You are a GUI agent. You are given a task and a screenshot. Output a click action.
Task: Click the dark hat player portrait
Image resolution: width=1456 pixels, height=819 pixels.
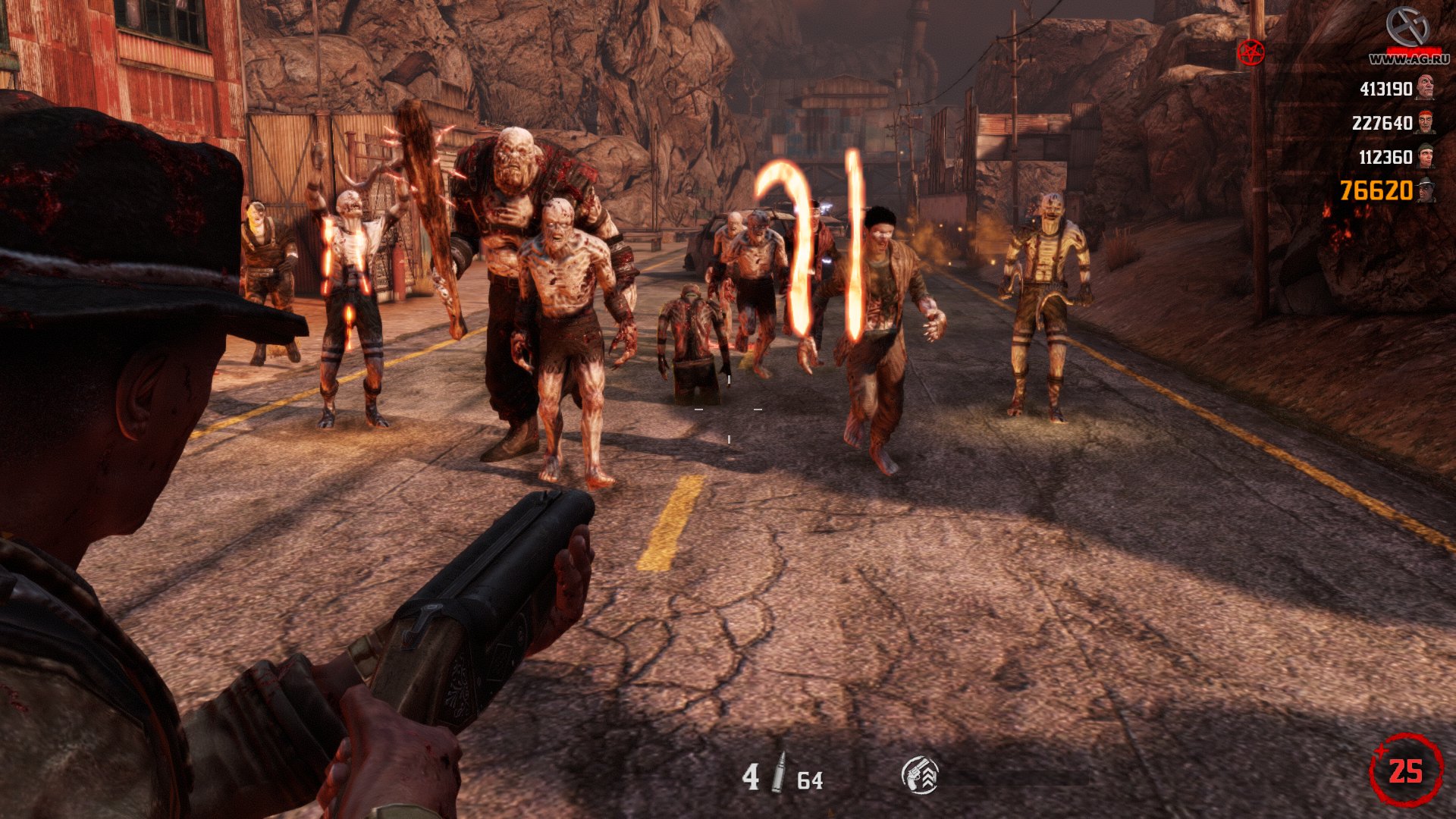[x=1426, y=190]
